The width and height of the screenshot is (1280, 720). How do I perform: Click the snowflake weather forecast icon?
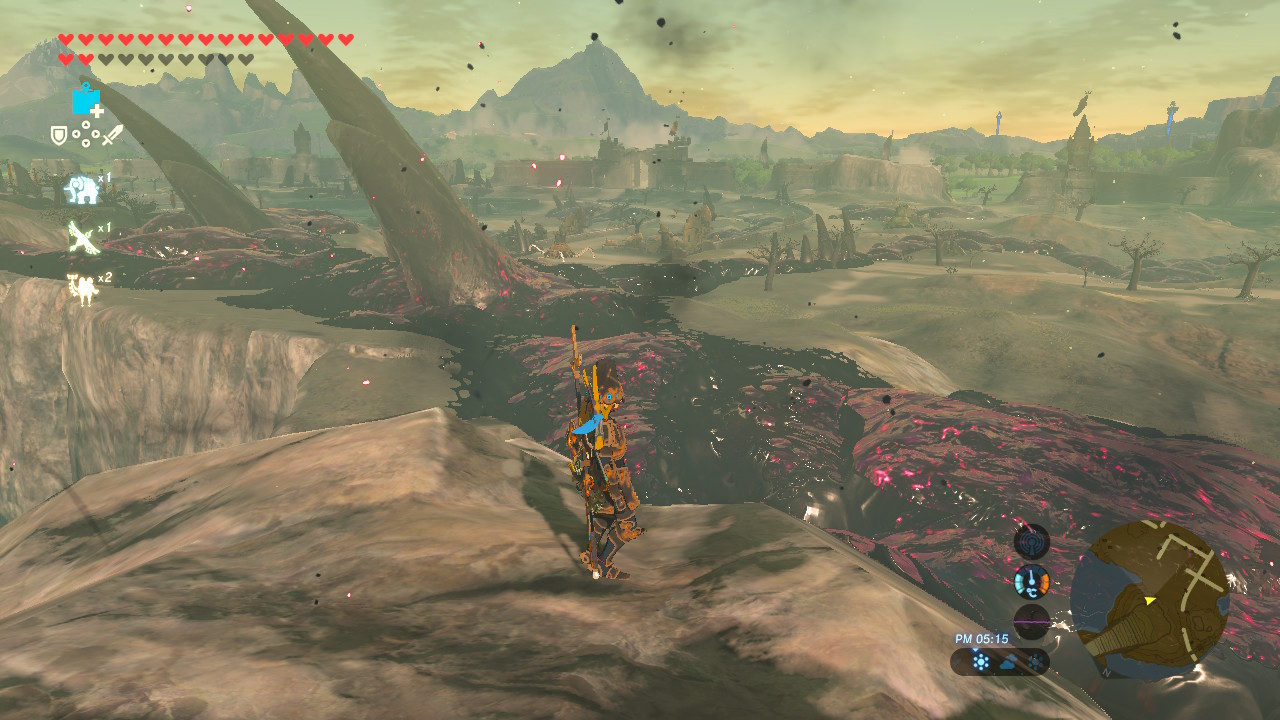click(980, 660)
